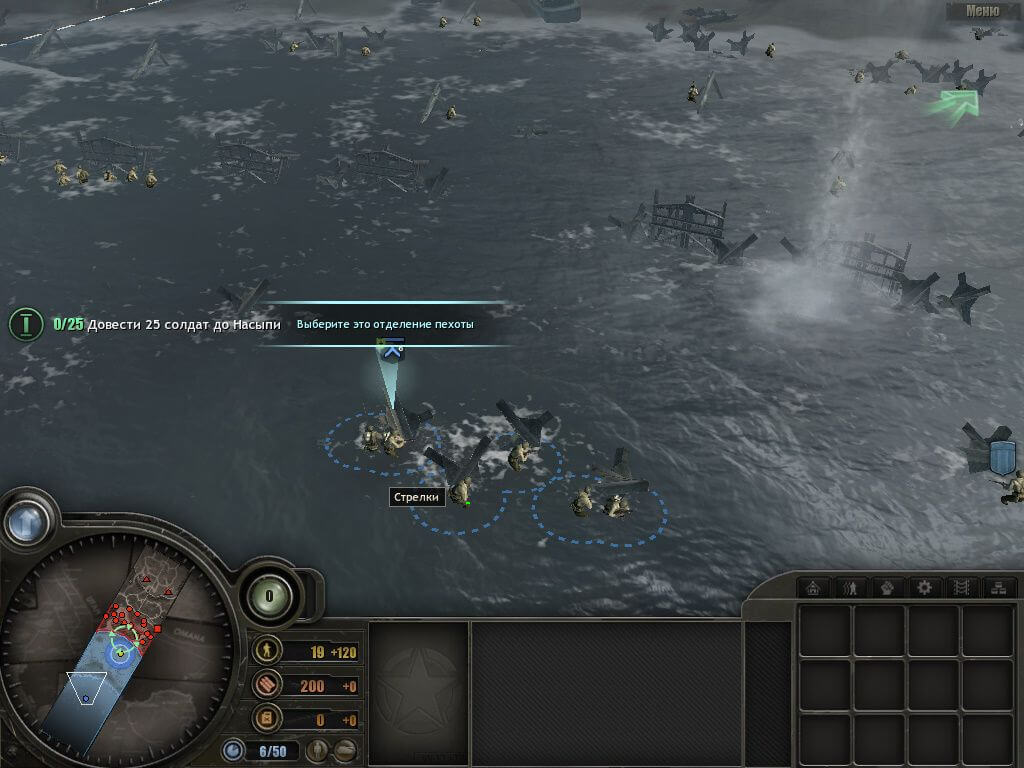Open the fist icon tab

click(887, 587)
